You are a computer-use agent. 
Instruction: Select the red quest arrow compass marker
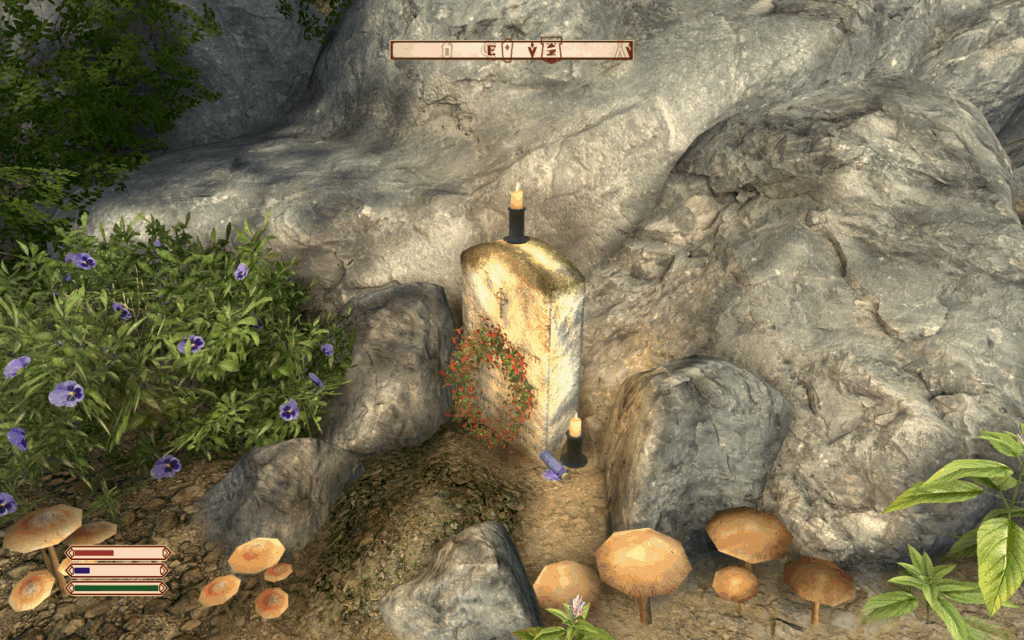click(x=551, y=50)
